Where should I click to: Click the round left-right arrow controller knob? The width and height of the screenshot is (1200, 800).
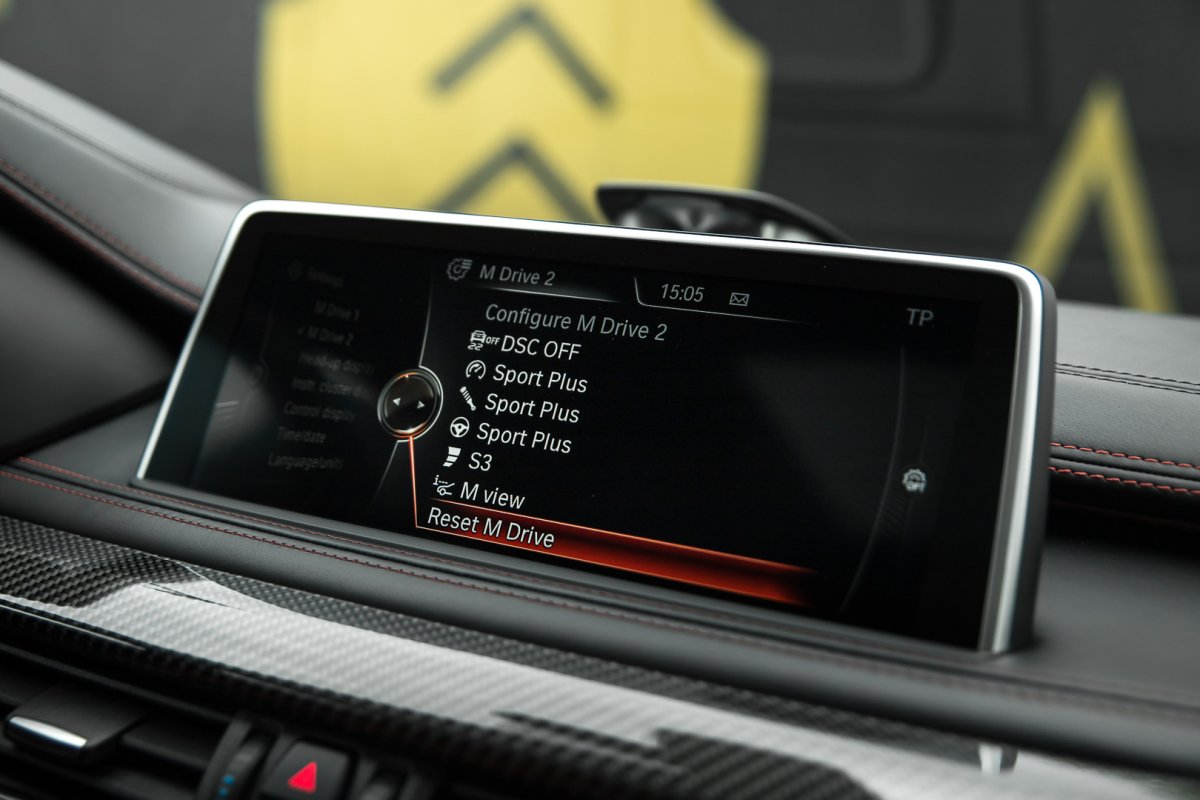pos(410,403)
